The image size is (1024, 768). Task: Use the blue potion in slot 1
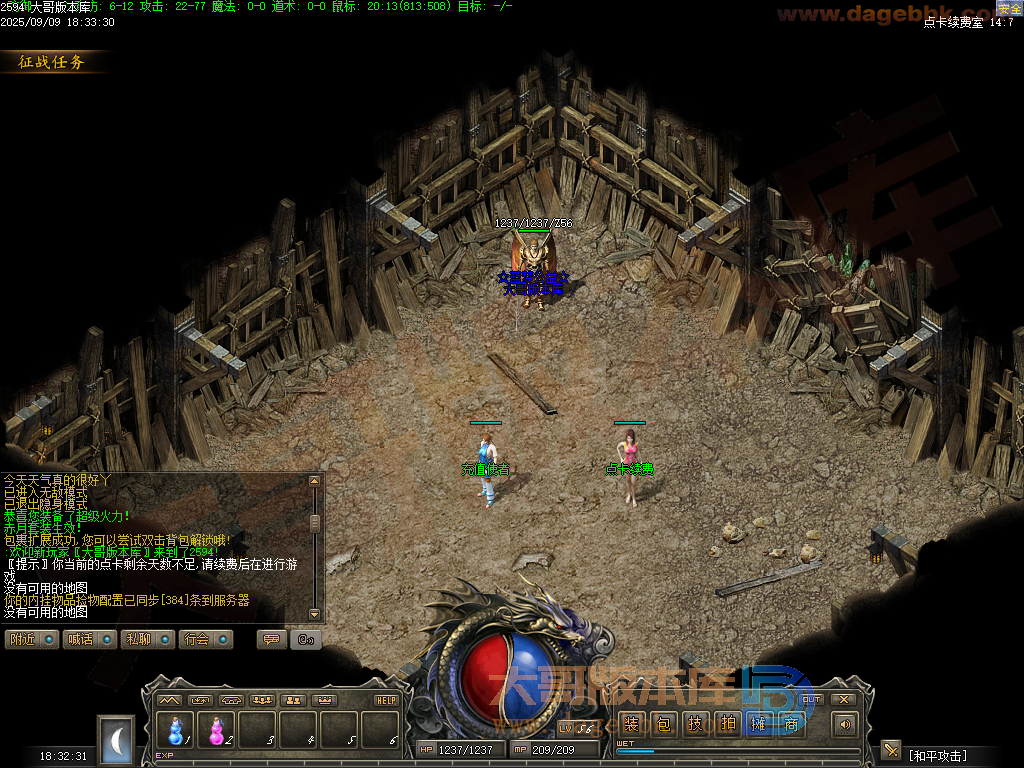point(176,731)
